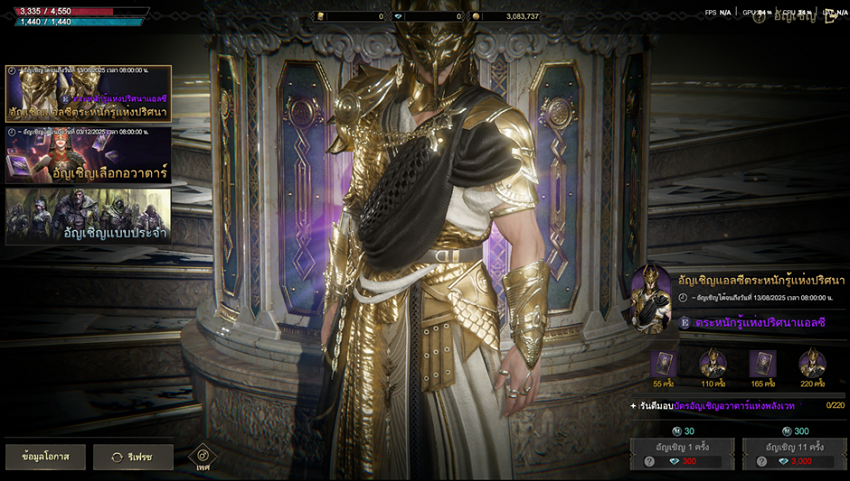The width and height of the screenshot is (850, 481).
Task: Exit the summon screen via top-right arrow icon
Action: (x=829, y=17)
